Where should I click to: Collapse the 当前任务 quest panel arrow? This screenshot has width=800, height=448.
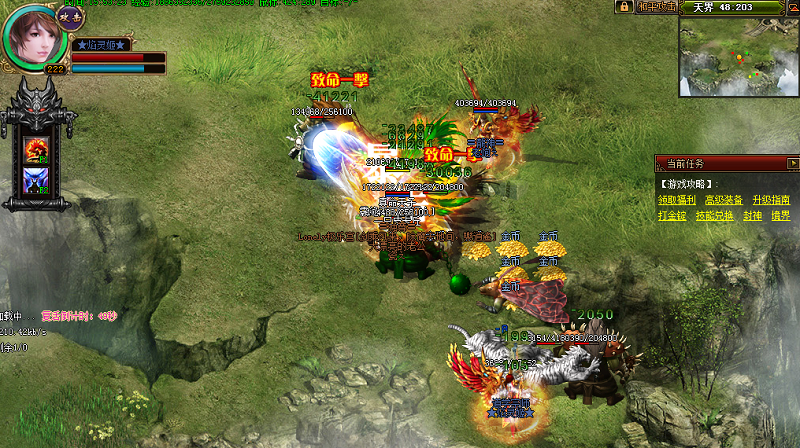pyautogui.click(x=792, y=163)
